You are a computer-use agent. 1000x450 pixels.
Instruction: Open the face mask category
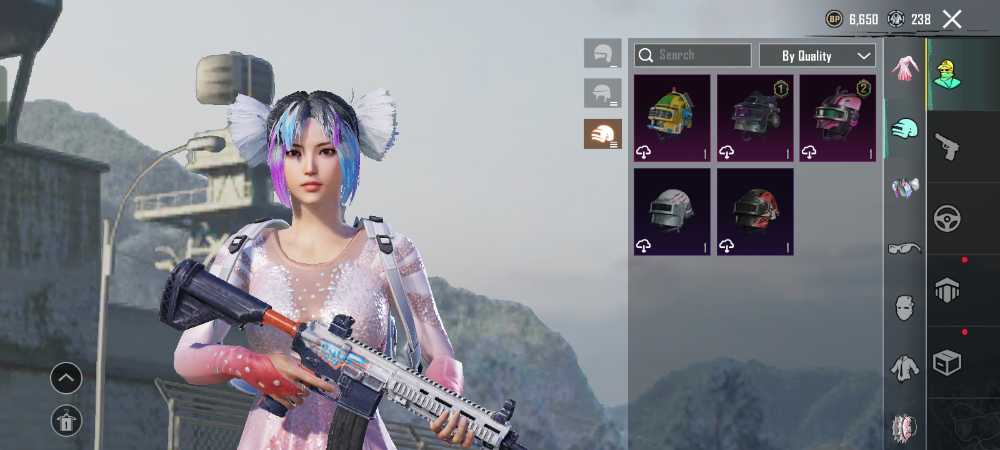pos(905,306)
